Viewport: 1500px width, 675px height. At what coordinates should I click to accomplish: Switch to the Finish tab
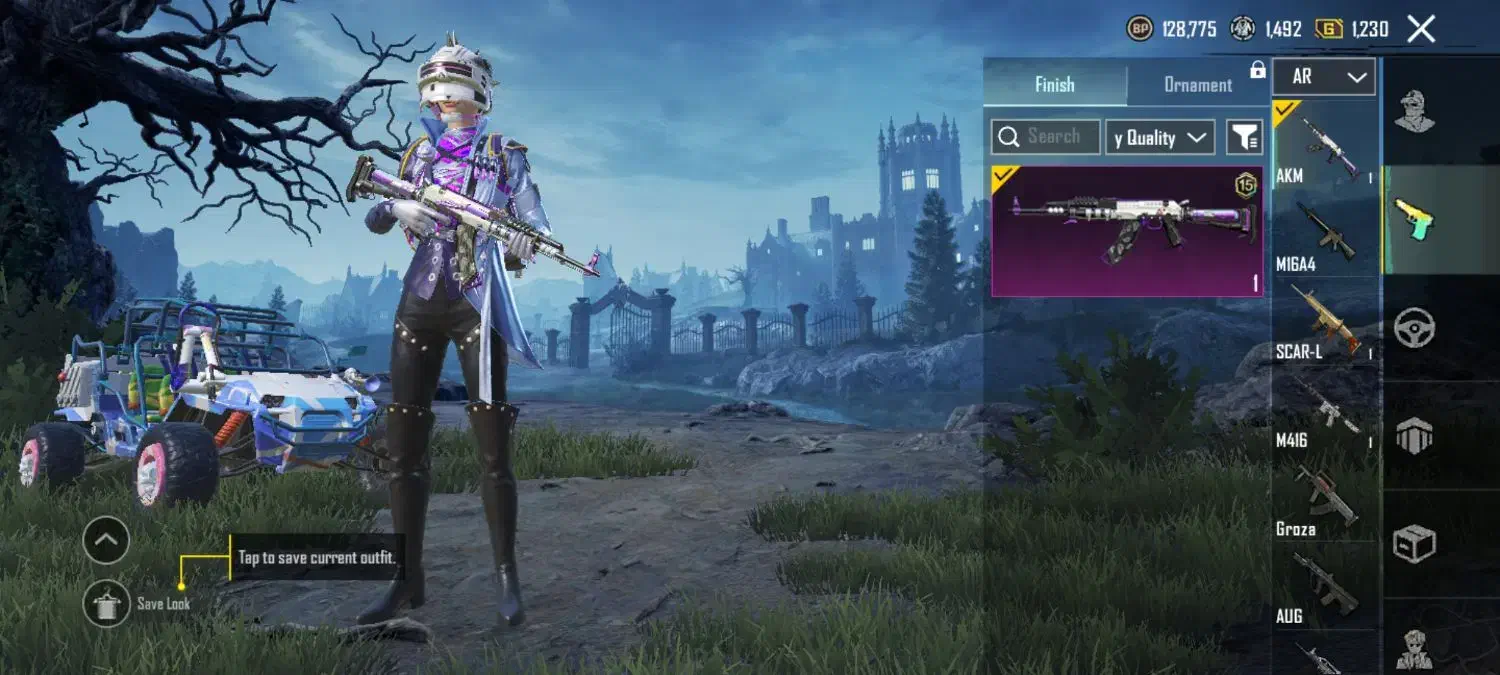pos(1054,84)
